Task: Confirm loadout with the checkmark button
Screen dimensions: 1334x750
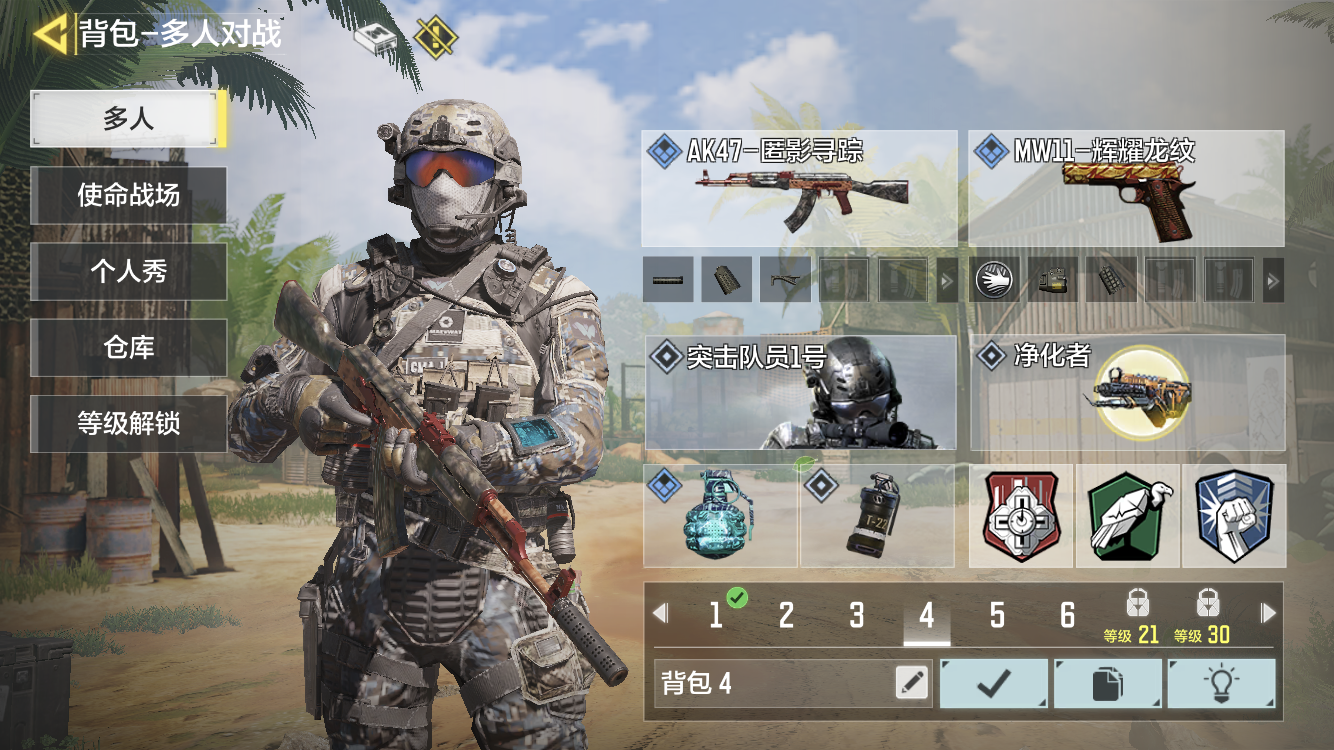Action: [994, 683]
